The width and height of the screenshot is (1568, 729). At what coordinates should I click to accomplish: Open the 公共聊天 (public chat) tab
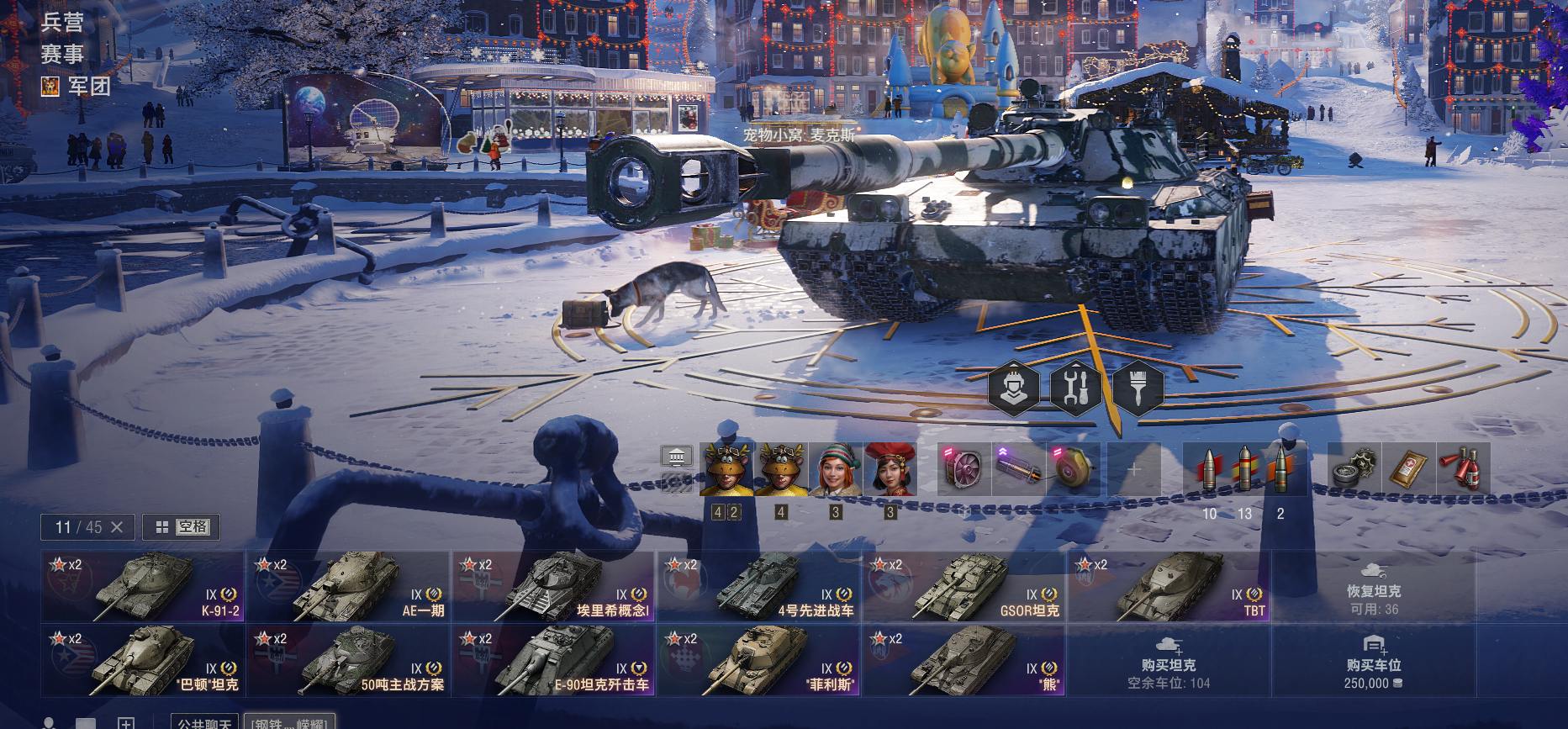pos(204,723)
